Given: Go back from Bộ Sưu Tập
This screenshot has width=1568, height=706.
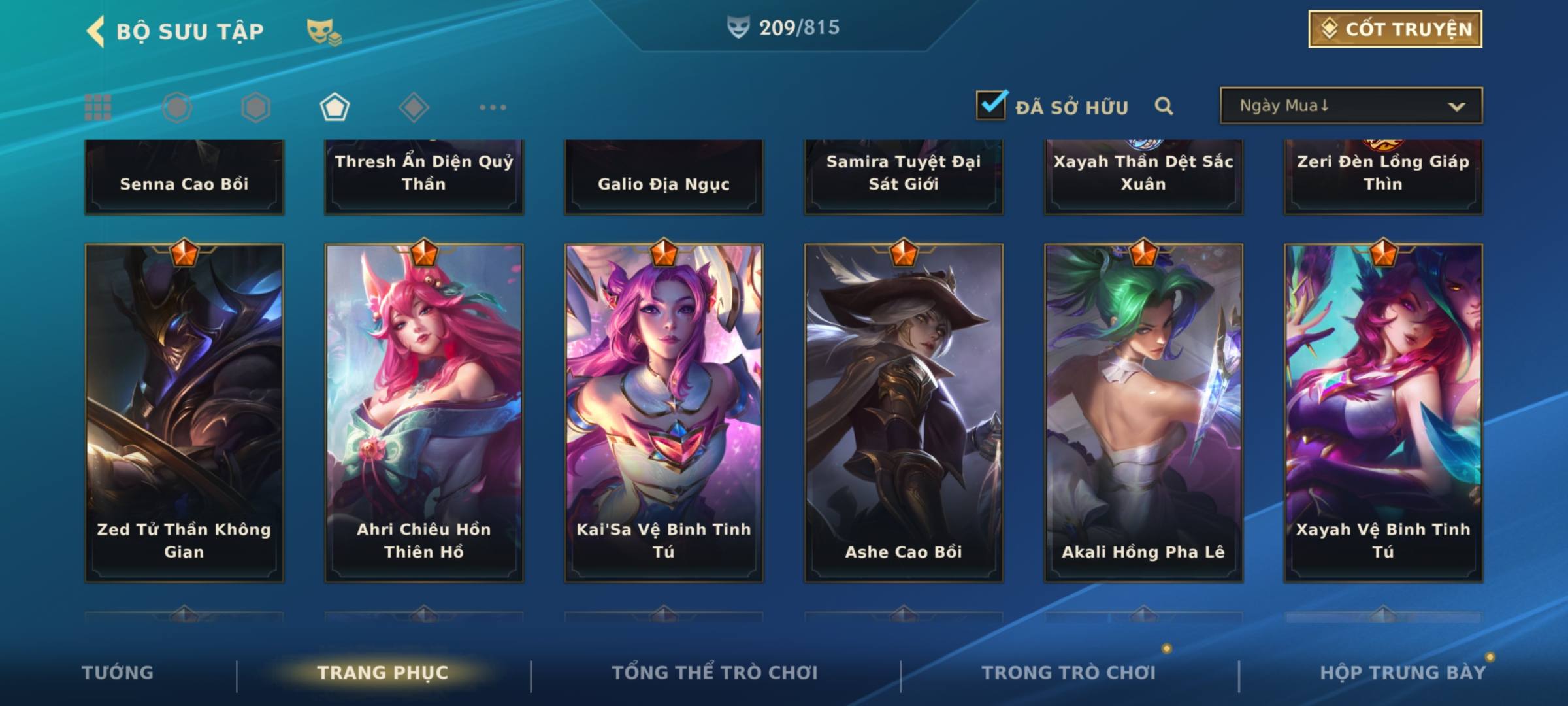Looking at the screenshot, I should tap(96, 31).
